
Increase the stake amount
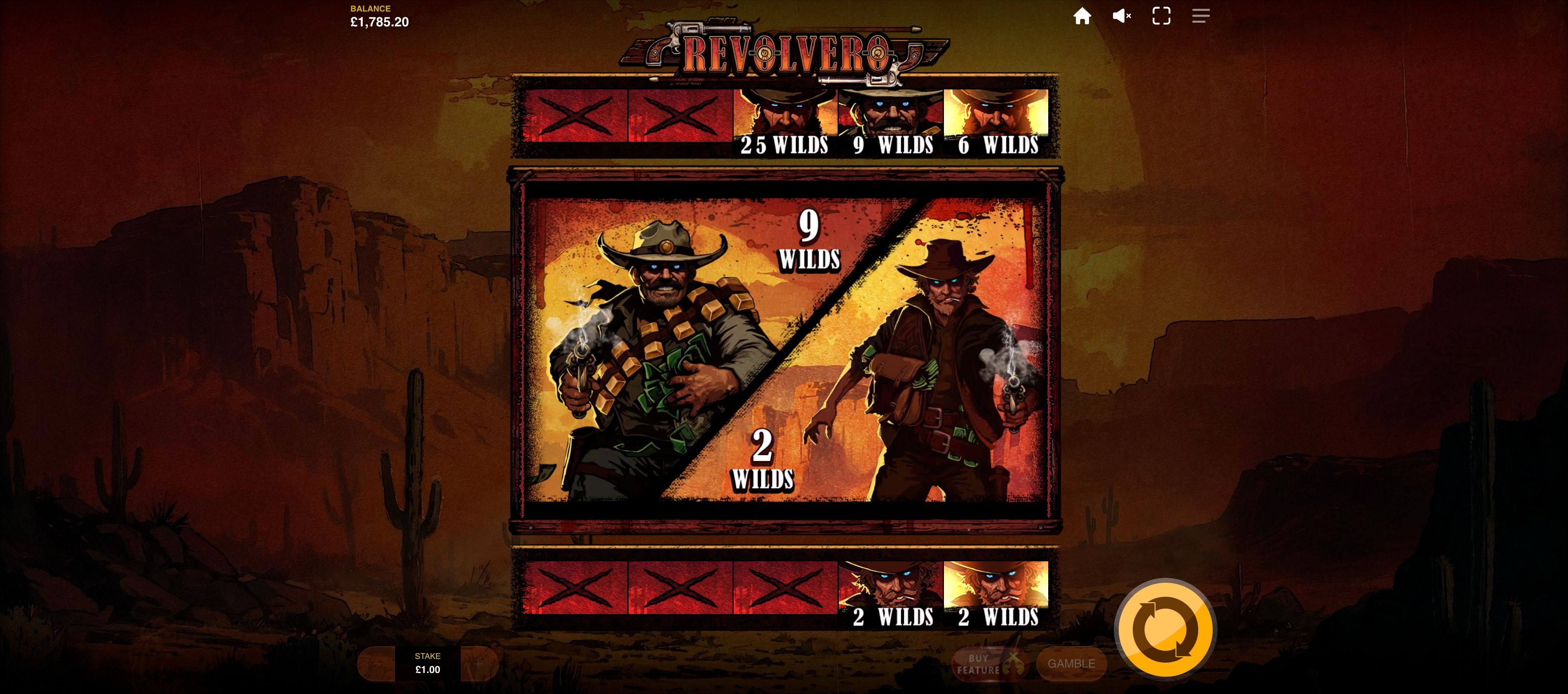(x=480, y=664)
